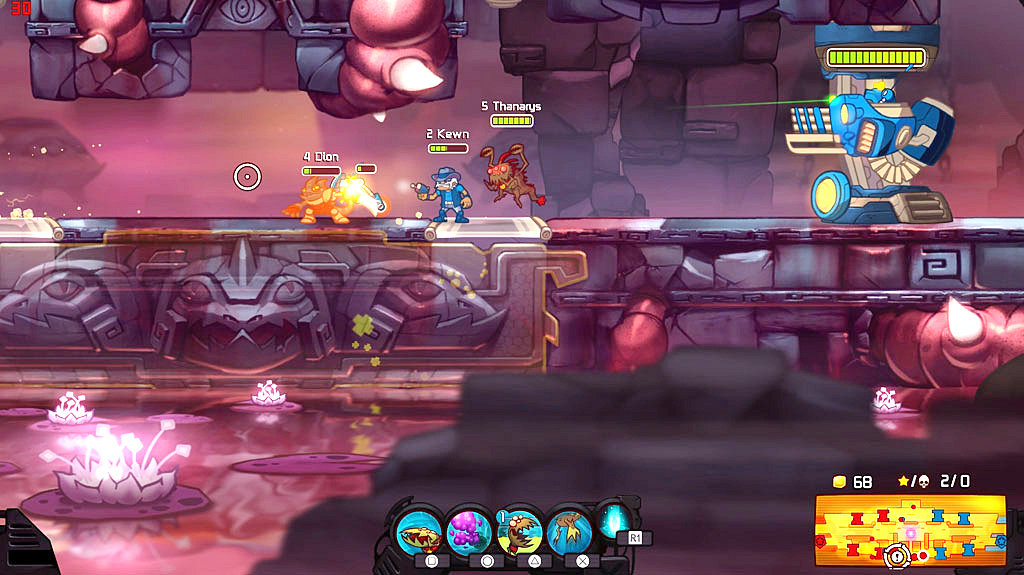
Task: Select the jump ability icon
Action: tap(569, 530)
